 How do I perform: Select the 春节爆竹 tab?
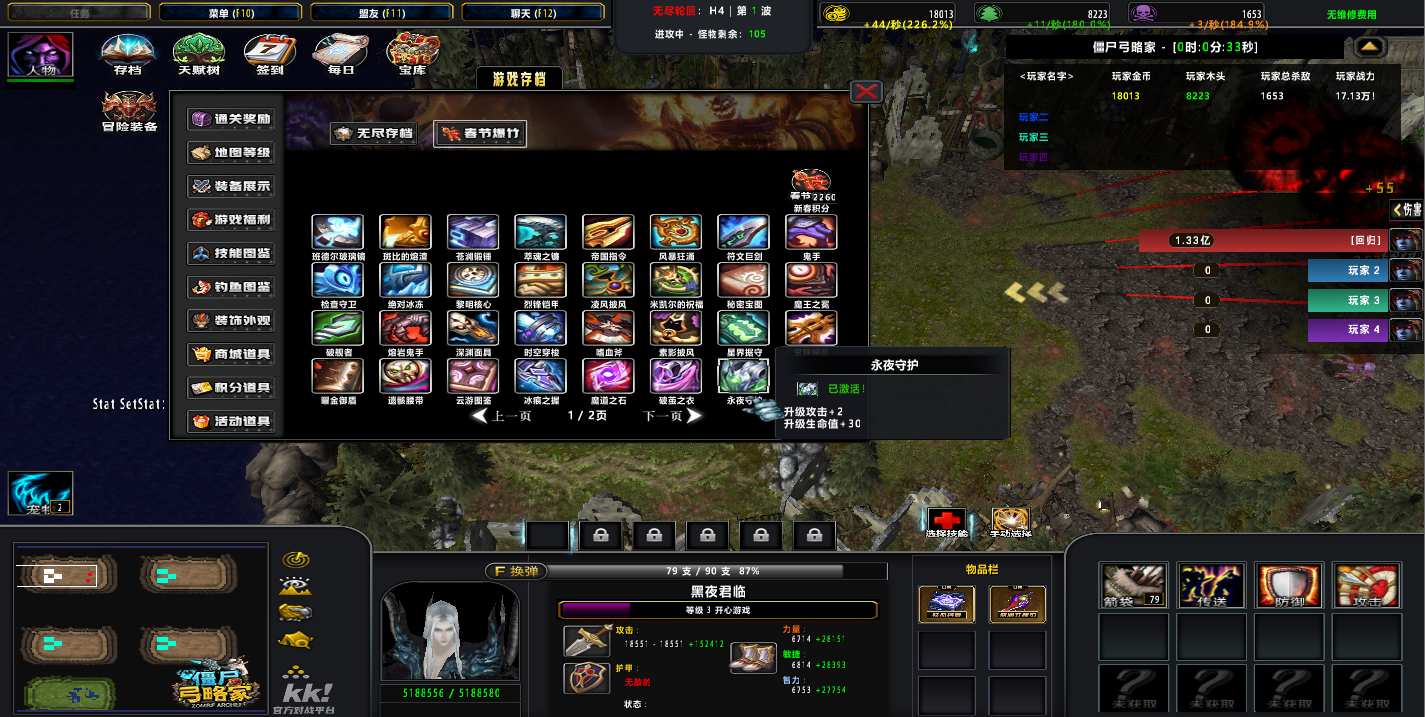(480, 134)
